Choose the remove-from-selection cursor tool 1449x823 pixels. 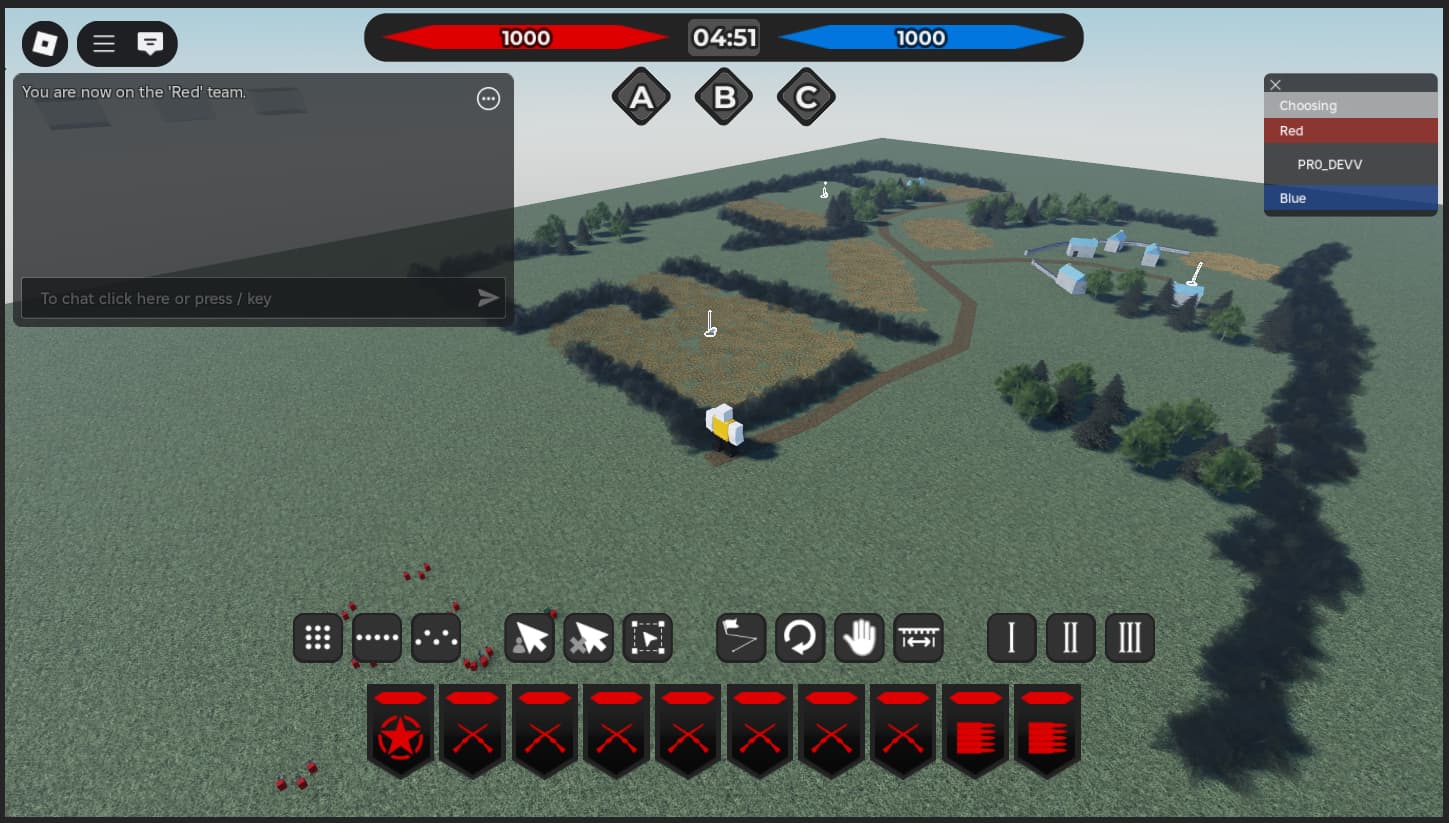(588, 637)
